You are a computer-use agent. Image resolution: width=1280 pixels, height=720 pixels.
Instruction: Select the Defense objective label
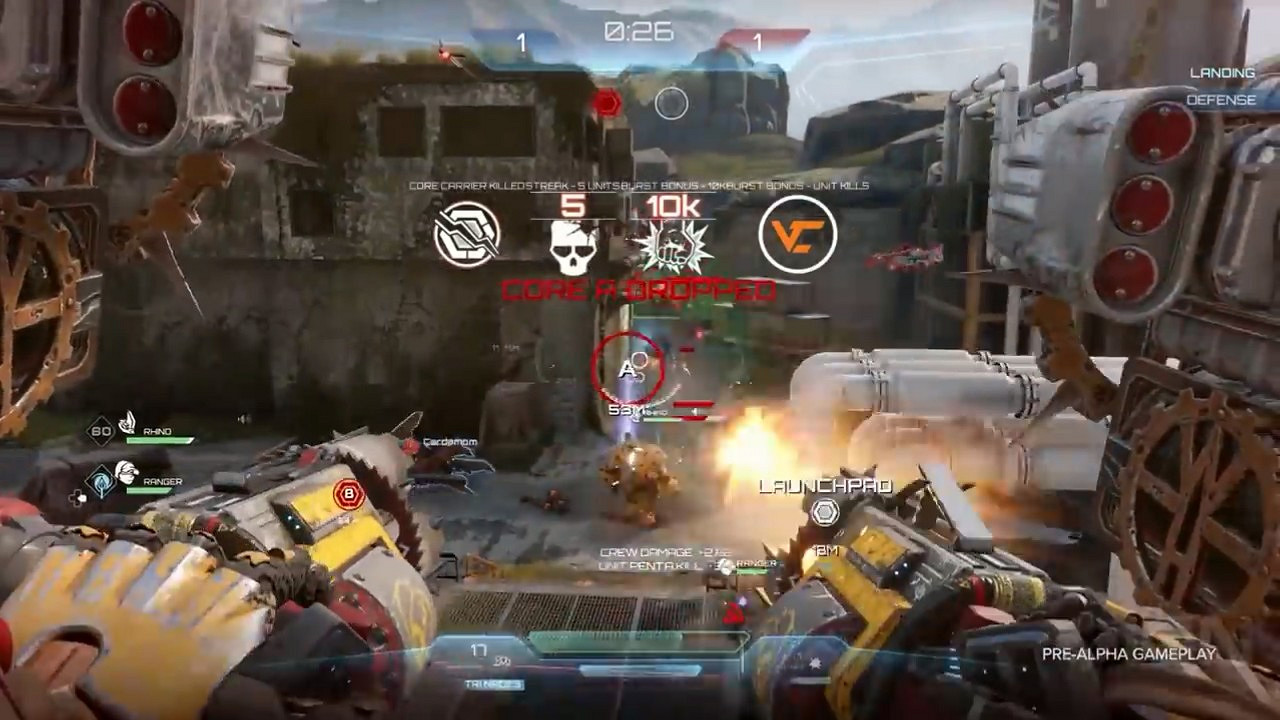(x=1221, y=100)
